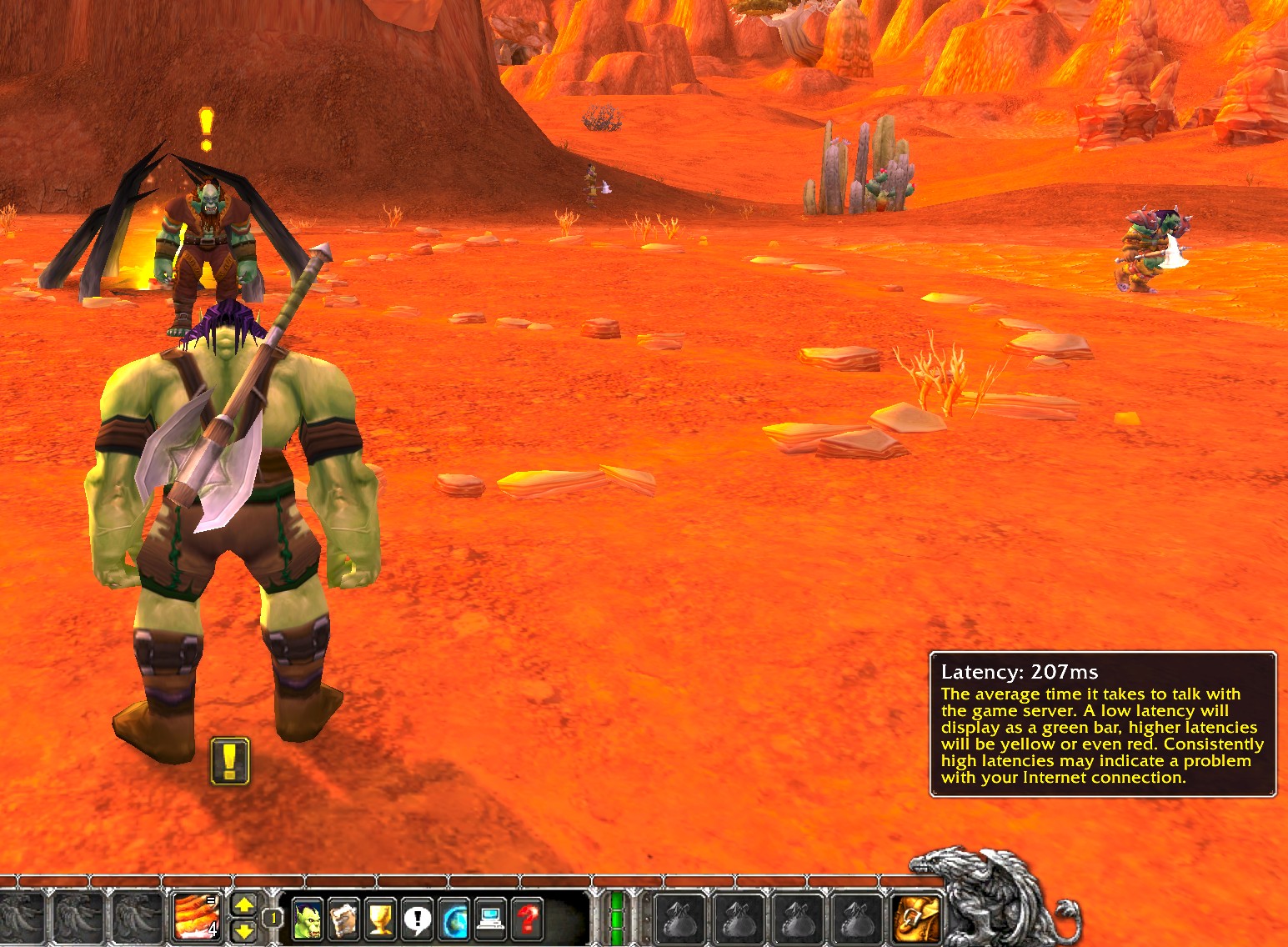Click the yellow exclamation tutorial alert button

(x=230, y=760)
